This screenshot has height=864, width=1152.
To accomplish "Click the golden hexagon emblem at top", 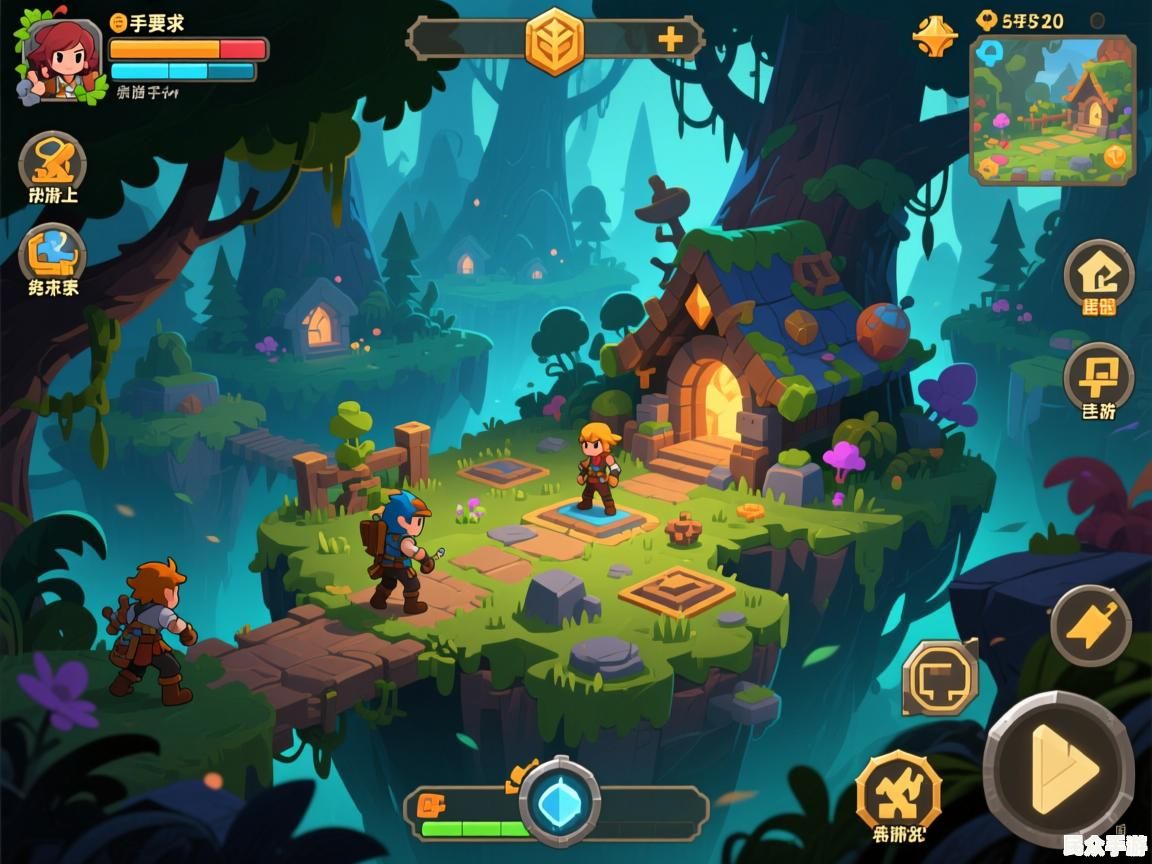I will [x=555, y=41].
